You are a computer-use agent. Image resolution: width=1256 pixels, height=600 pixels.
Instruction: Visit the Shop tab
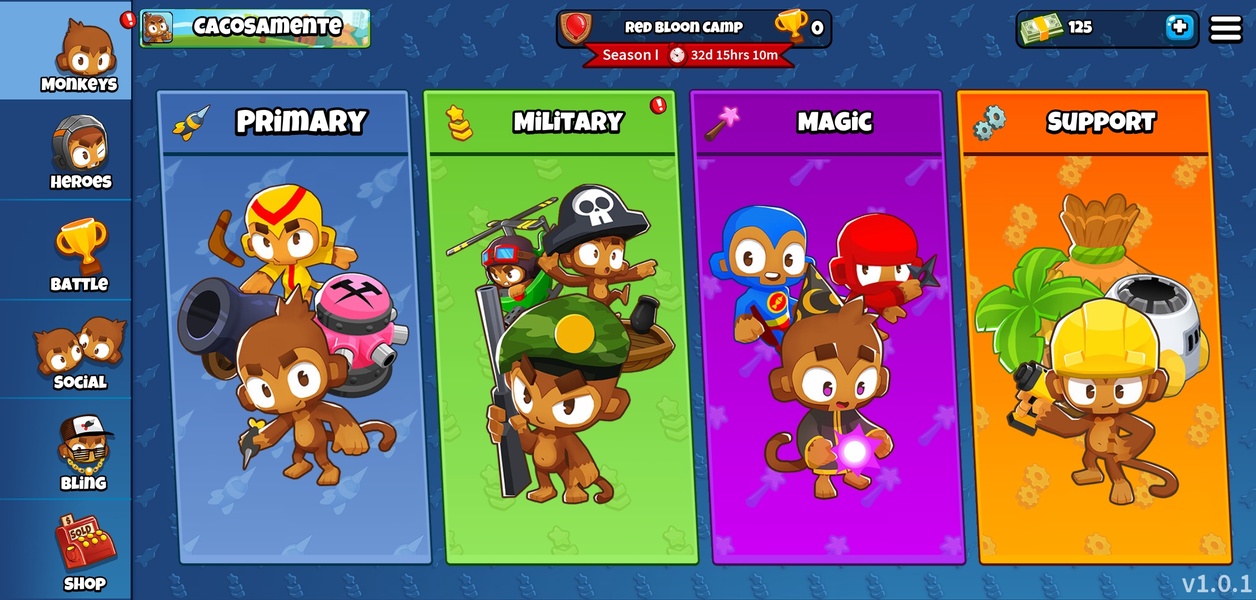pos(84,553)
